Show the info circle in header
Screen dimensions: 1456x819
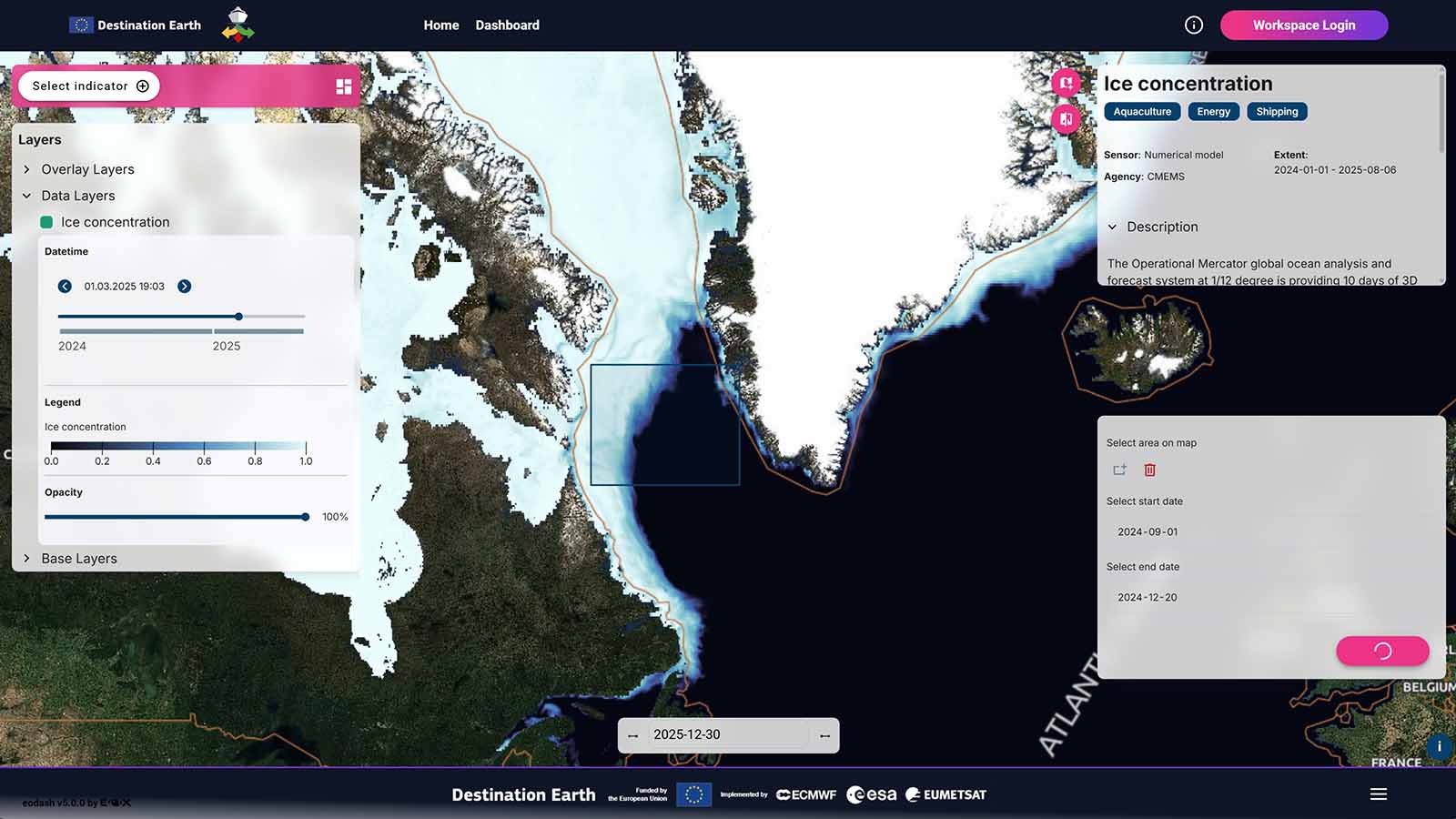pyautogui.click(x=1194, y=25)
